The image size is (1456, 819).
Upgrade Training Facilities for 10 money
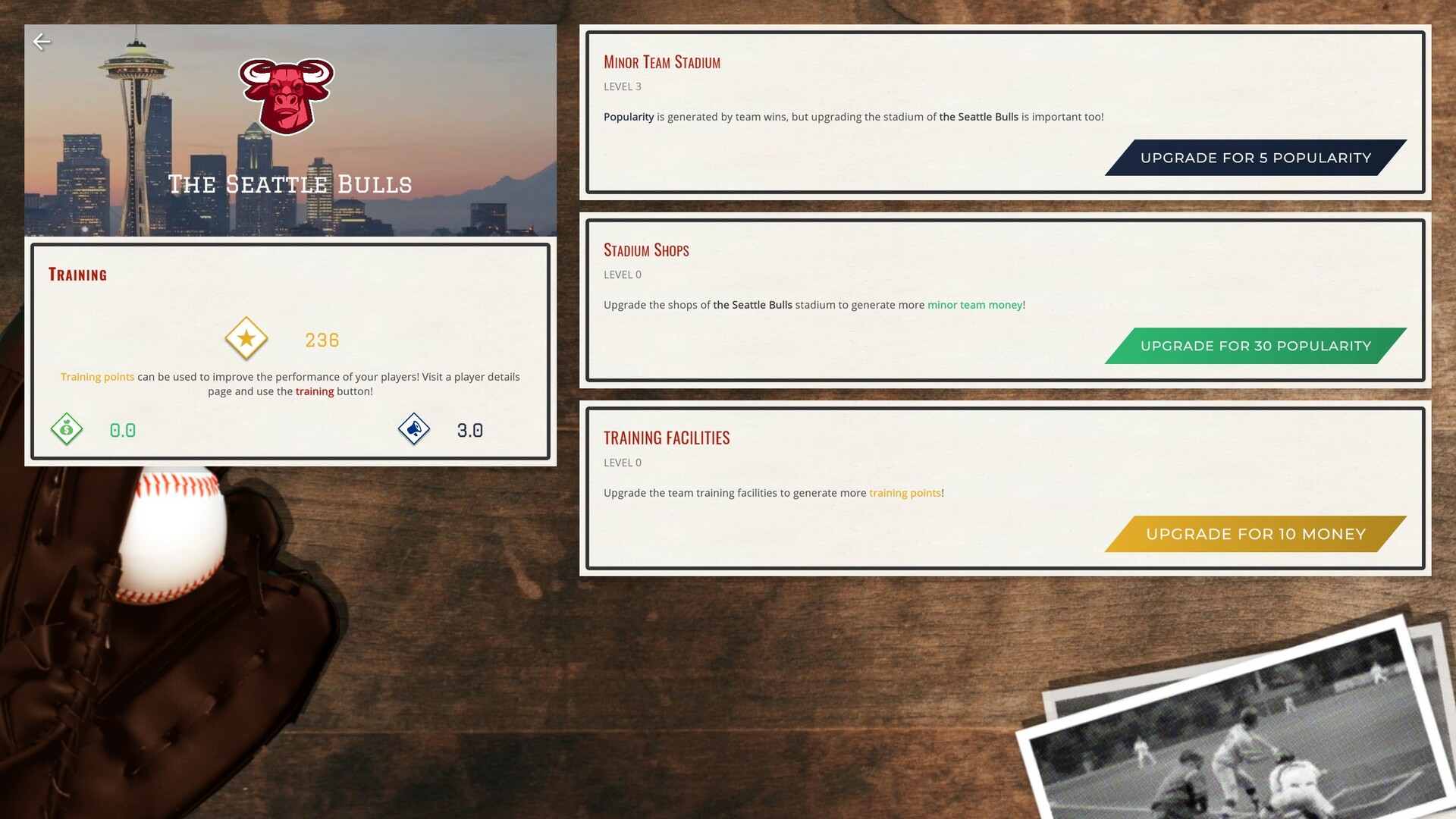point(1255,534)
